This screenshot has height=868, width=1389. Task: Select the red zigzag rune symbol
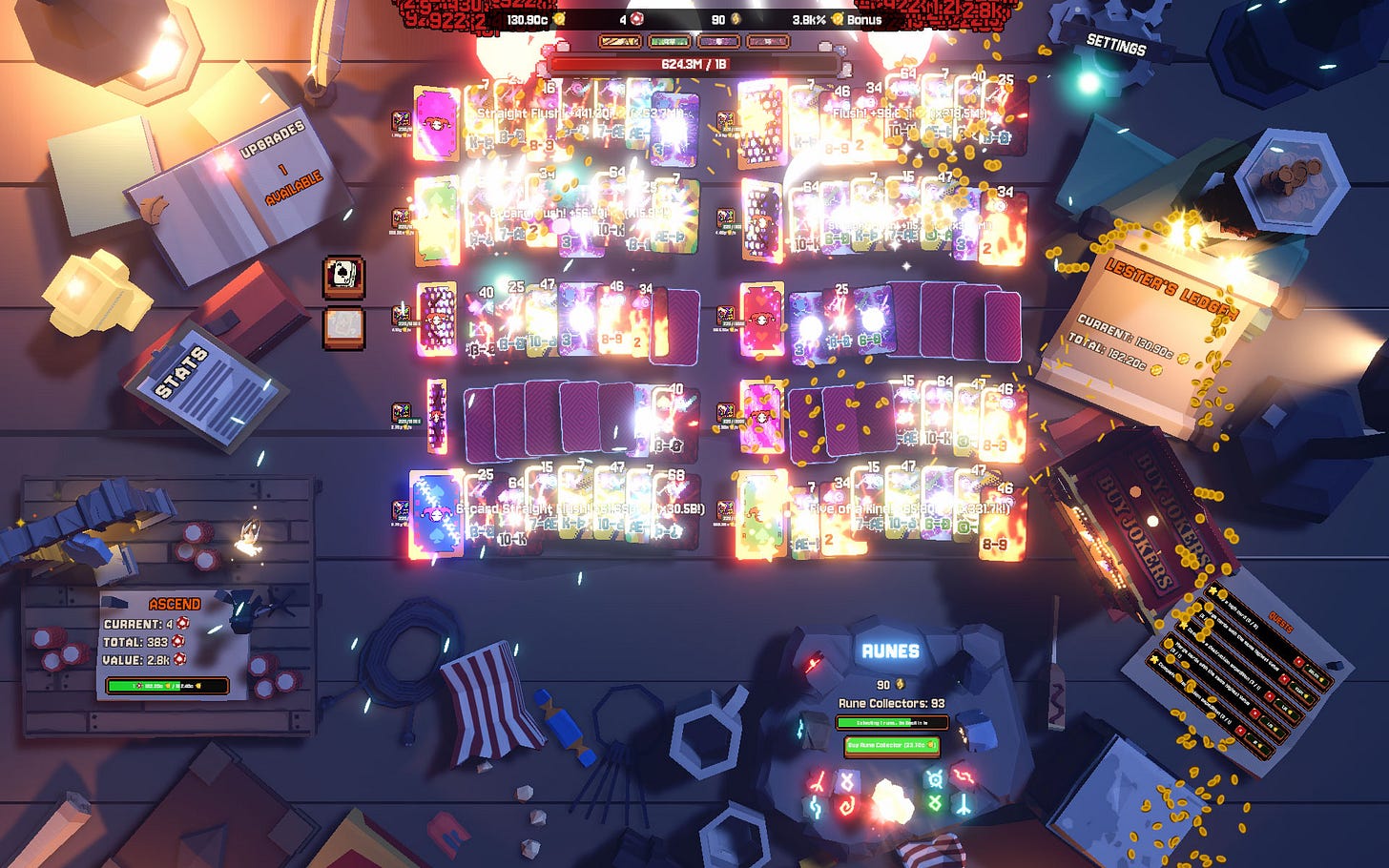(x=964, y=776)
